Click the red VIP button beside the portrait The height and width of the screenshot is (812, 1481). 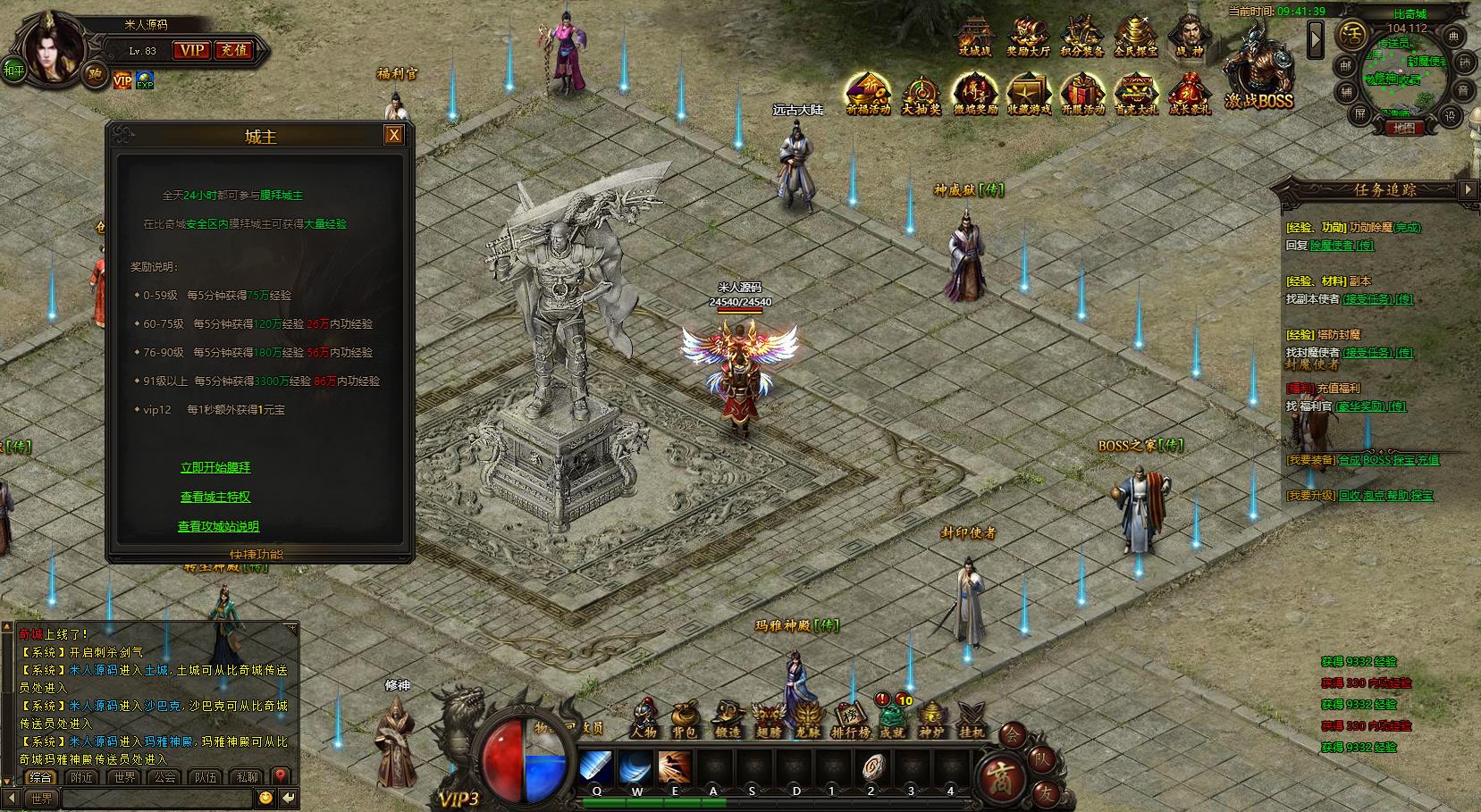pos(190,51)
